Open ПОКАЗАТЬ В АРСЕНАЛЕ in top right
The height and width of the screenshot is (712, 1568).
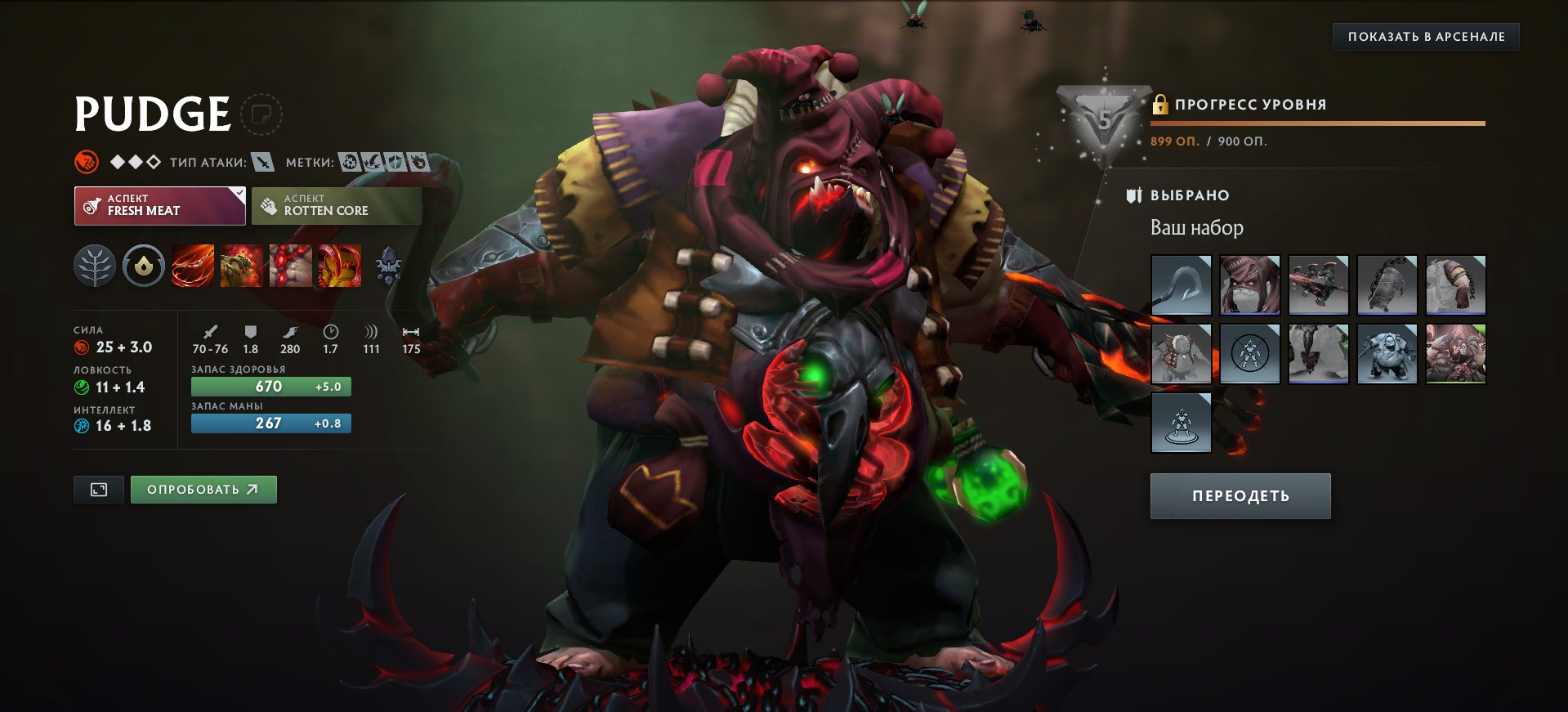1427,36
